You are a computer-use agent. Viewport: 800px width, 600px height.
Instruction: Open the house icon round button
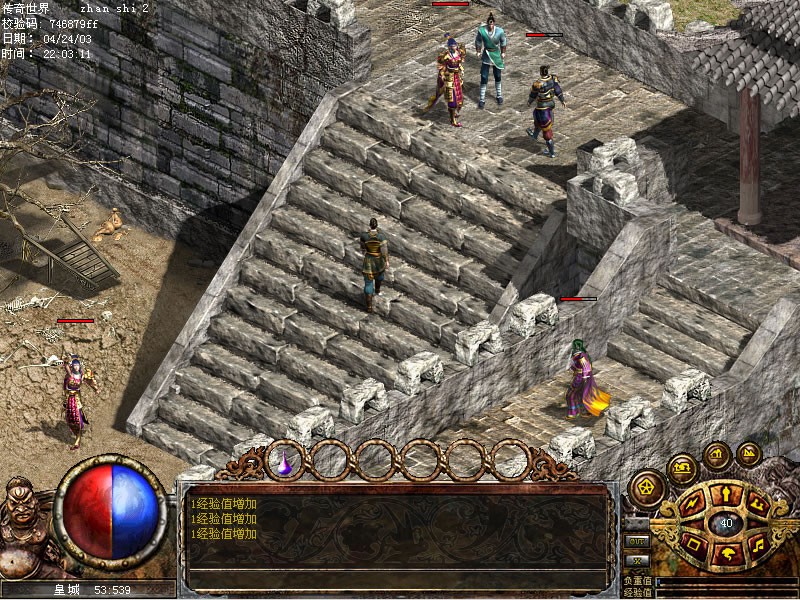(x=716, y=454)
